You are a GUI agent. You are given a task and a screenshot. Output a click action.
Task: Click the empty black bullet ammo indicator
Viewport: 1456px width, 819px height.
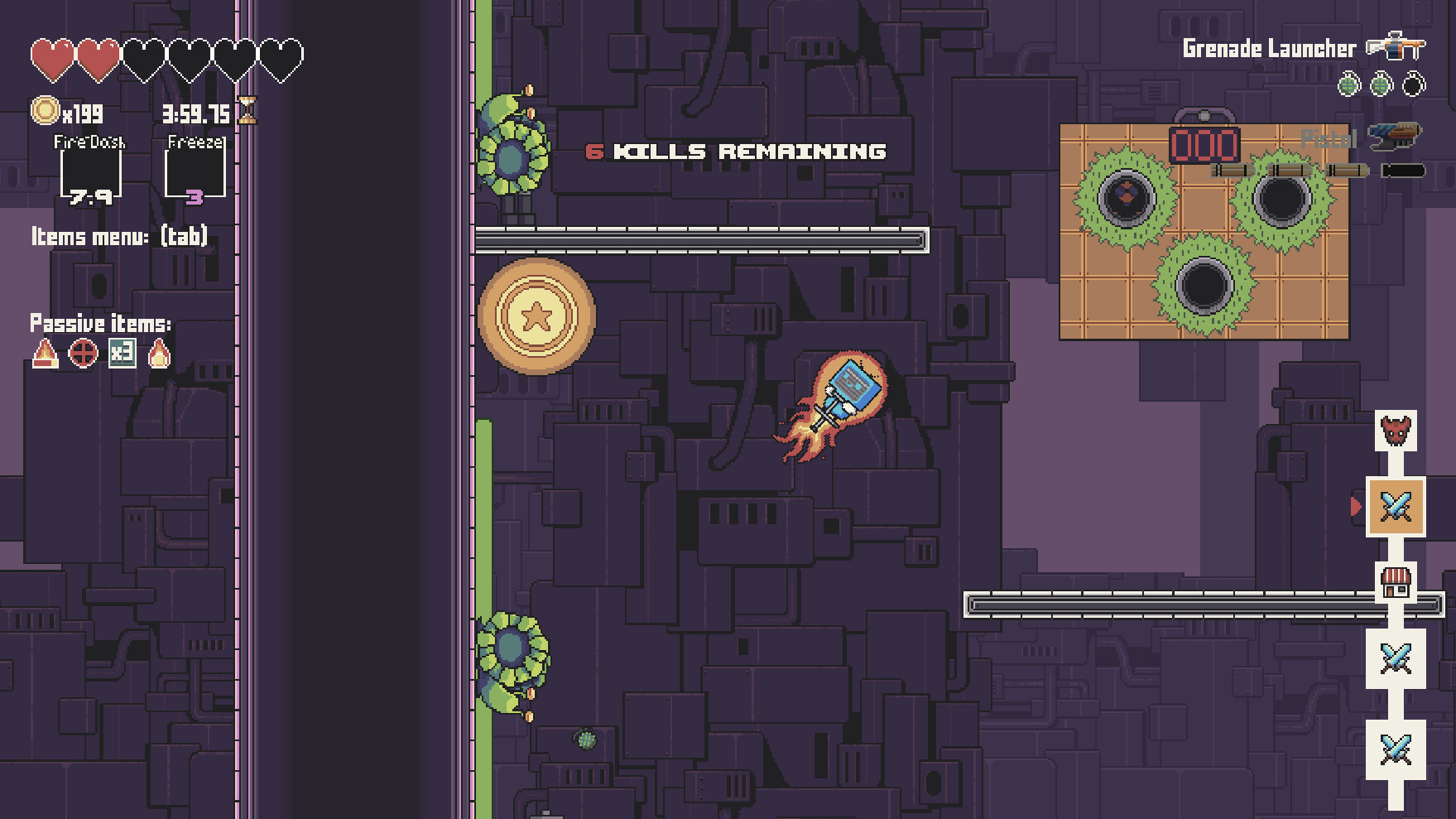(1404, 171)
